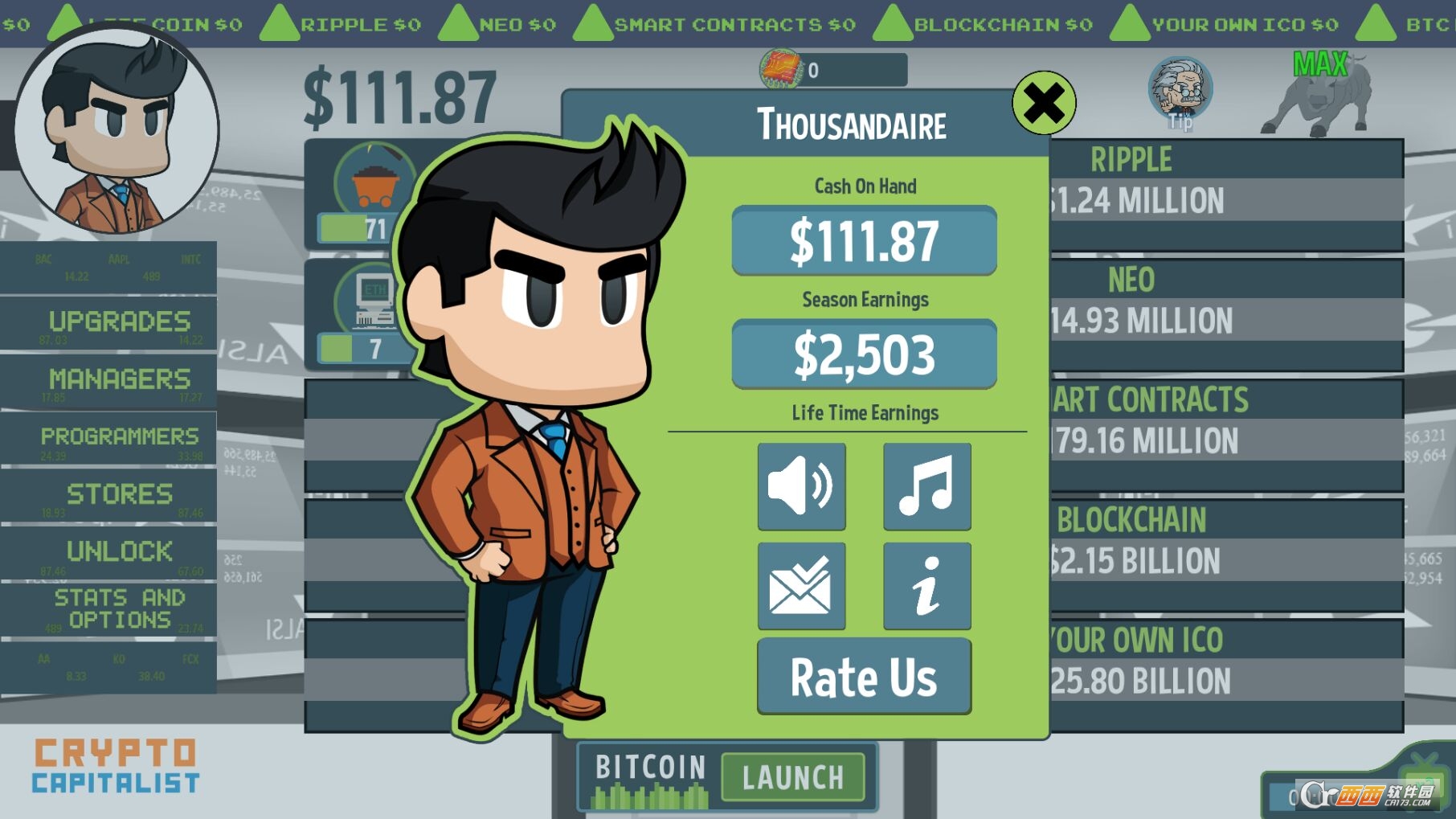Toggle the music on or off

(925, 486)
